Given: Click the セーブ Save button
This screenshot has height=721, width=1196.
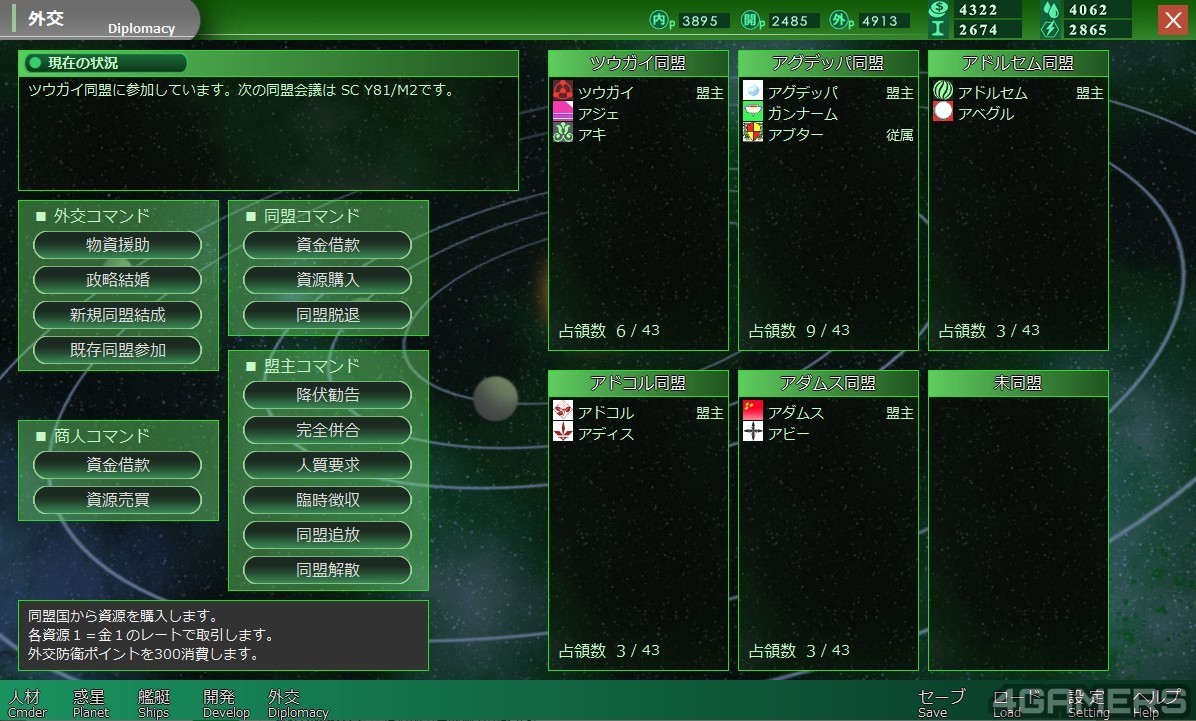Looking at the screenshot, I should click(x=940, y=703).
